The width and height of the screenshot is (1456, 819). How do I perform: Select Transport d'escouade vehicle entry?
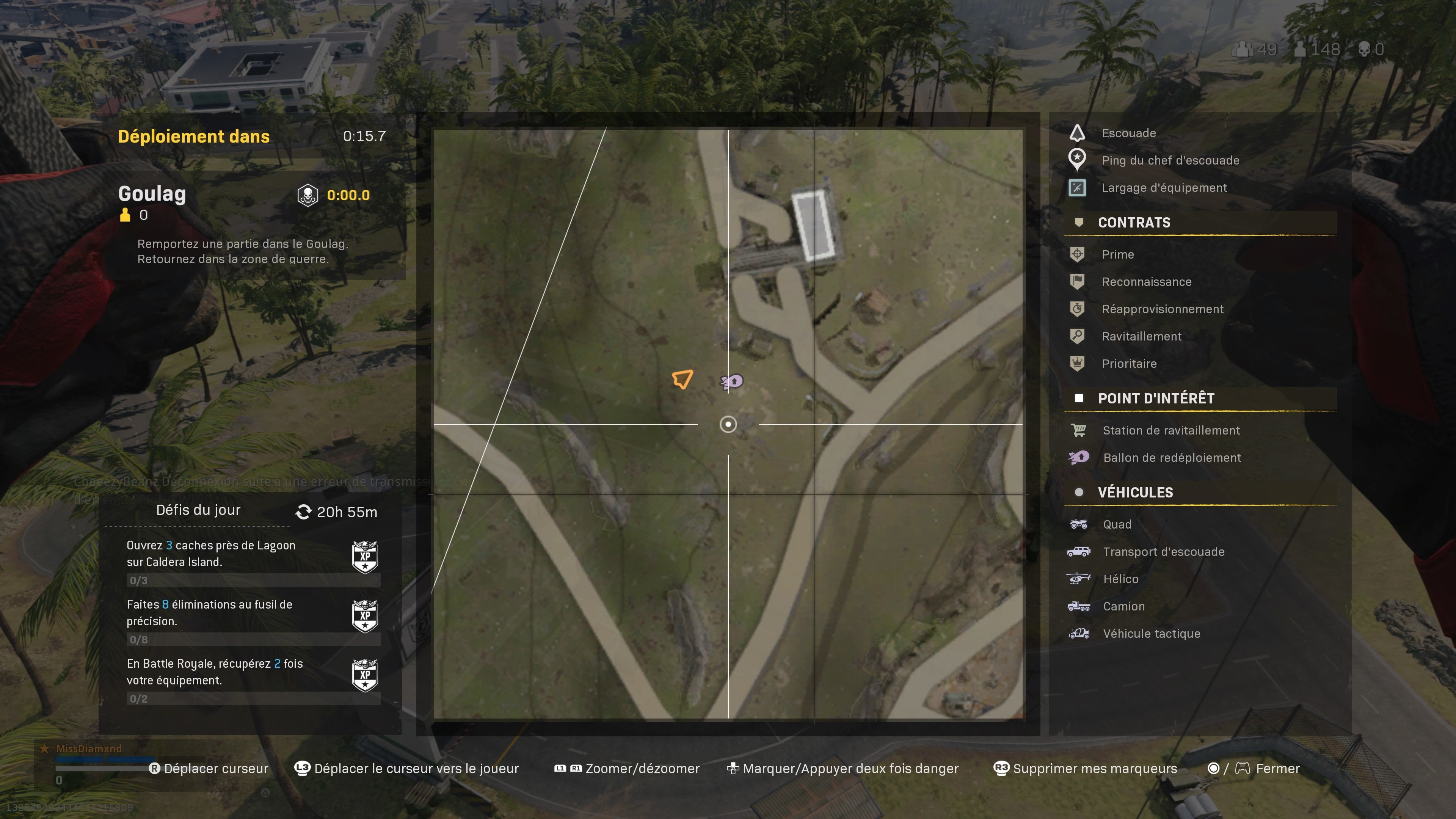[1163, 552]
